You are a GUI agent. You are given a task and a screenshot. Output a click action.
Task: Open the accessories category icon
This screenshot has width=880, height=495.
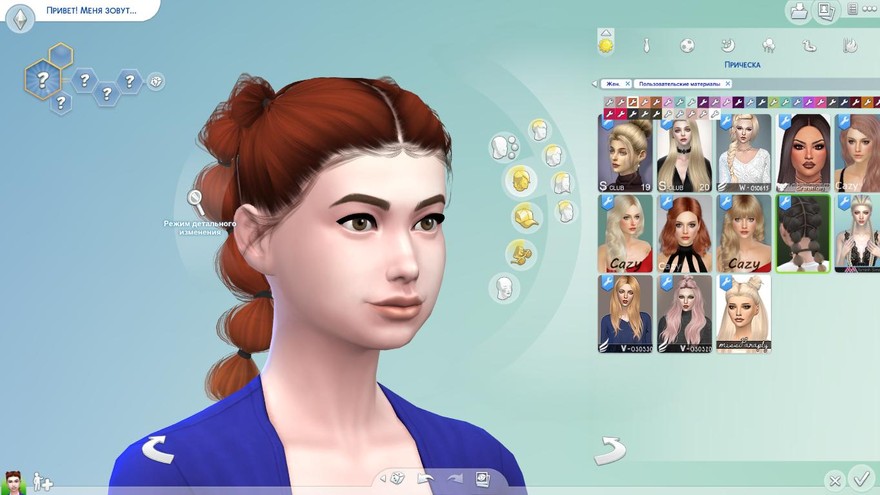pos(518,254)
